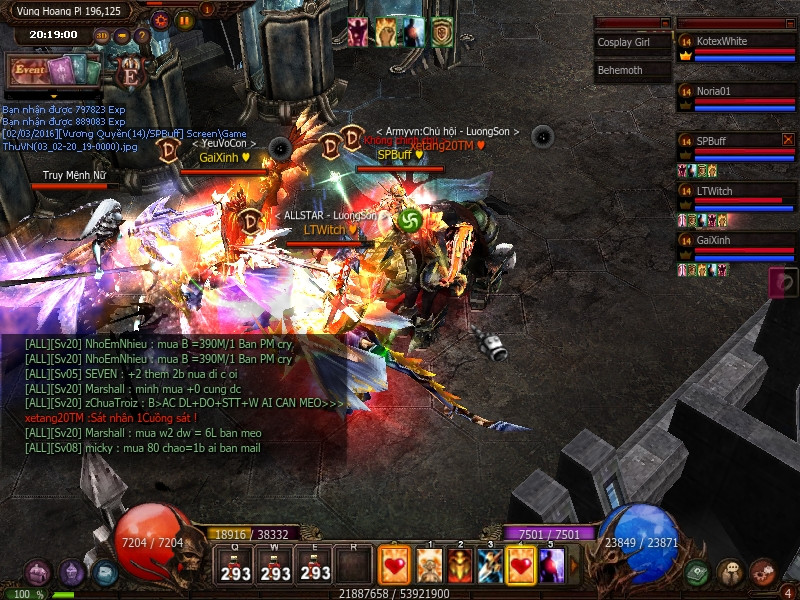Open the help question mark button
The width and height of the screenshot is (800, 600).
click(x=141, y=36)
